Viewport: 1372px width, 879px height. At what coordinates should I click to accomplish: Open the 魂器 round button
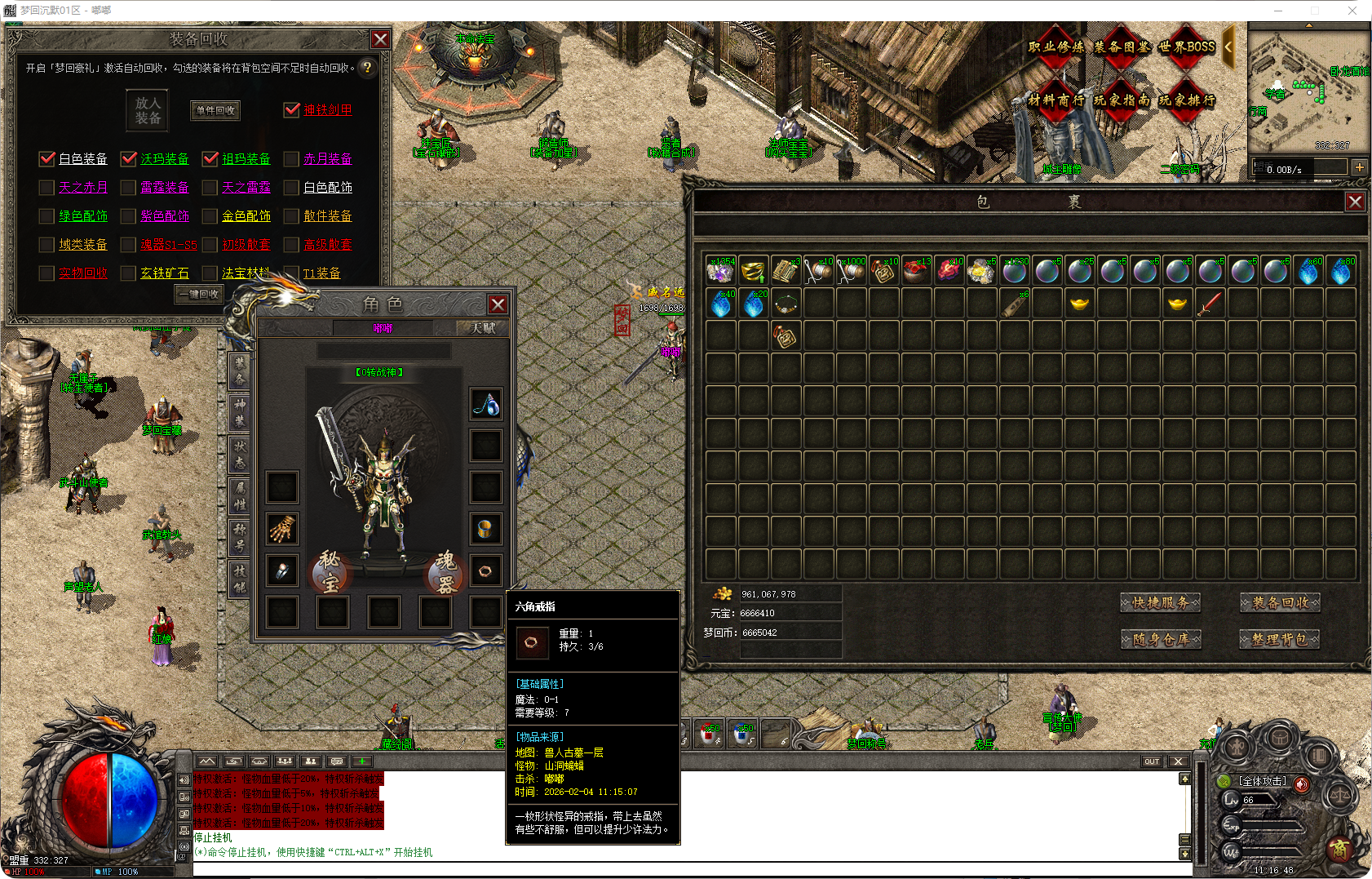pyautogui.click(x=445, y=570)
